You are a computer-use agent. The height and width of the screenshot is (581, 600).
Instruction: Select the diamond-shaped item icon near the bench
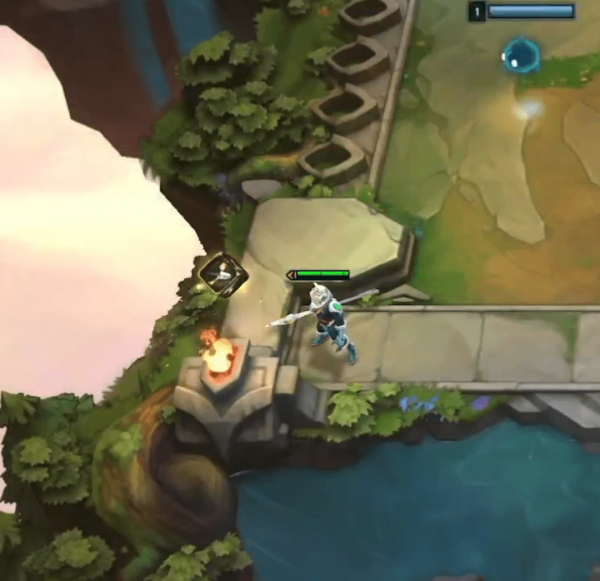222,273
